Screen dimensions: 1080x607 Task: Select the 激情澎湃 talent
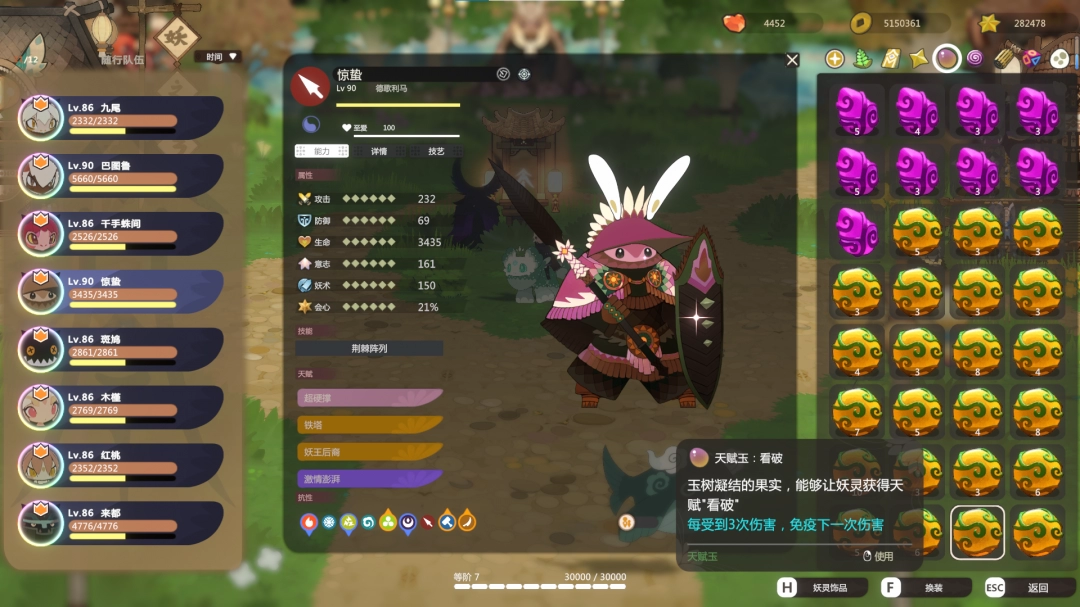click(x=369, y=479)
